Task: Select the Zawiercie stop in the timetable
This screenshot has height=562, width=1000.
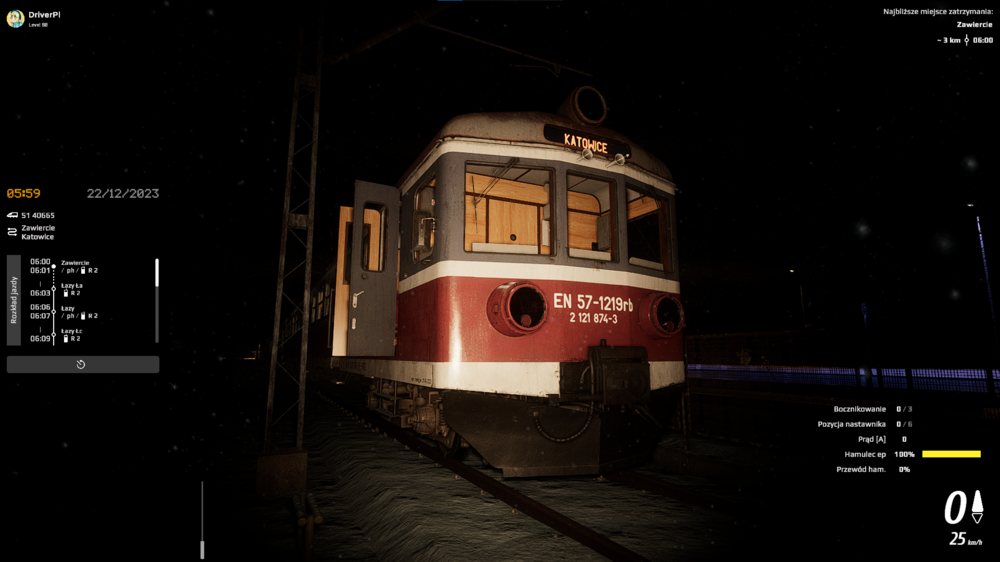Action: tap(76, 263)
